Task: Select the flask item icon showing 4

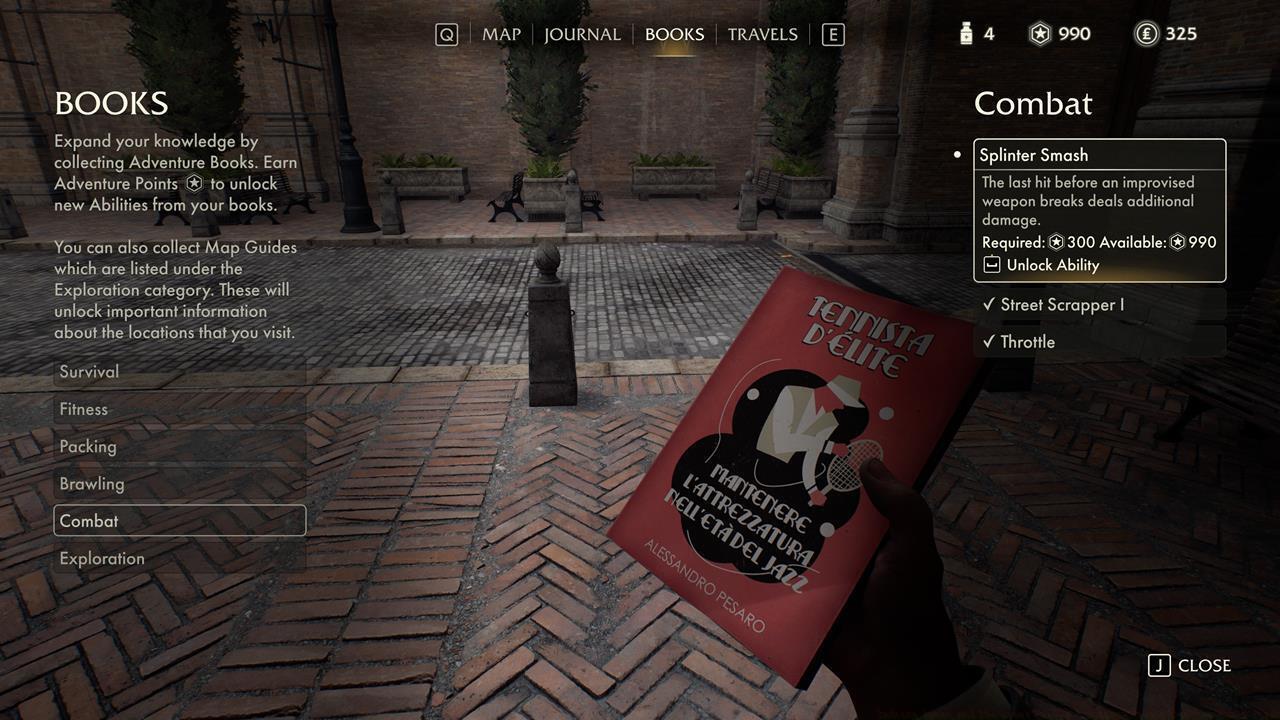Action: pos(965,33)
